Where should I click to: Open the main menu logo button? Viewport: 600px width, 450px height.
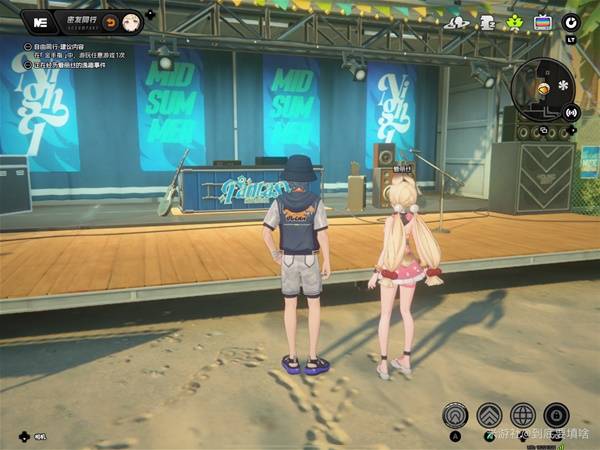point(40,20)
